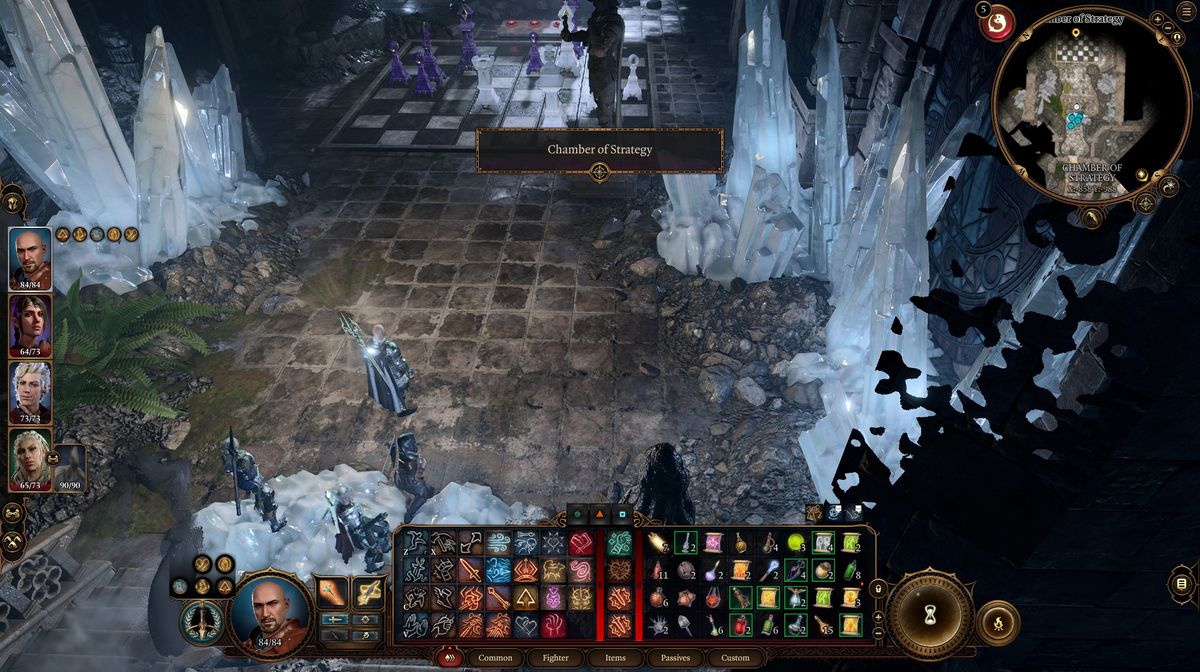Image resolution: width=1200 pixels, height=672 pixels.
Task: Select the blonde companion portrait with 65/73
Action: point(30,456)
